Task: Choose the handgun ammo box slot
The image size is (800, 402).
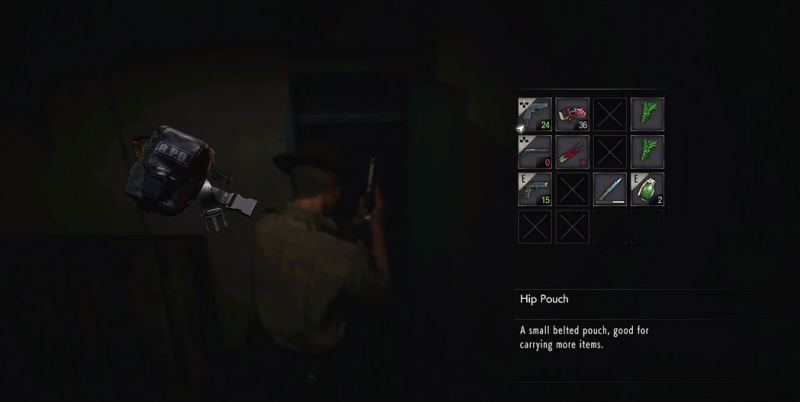Action: click(x=572, y=114)
